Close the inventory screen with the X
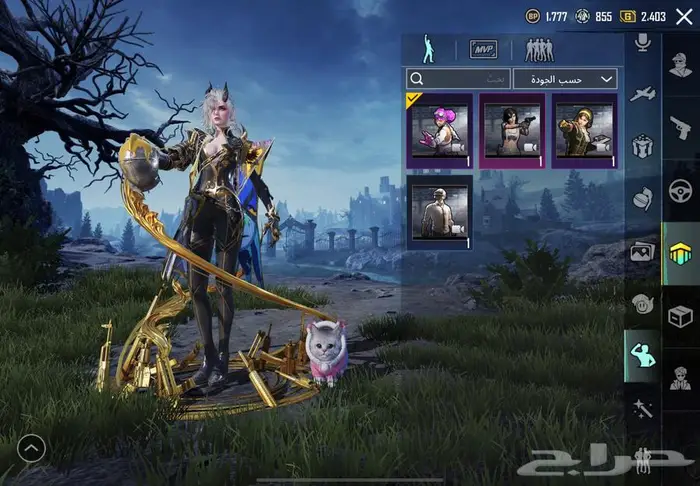Viewport: 700px width, 486px height. 684,15
